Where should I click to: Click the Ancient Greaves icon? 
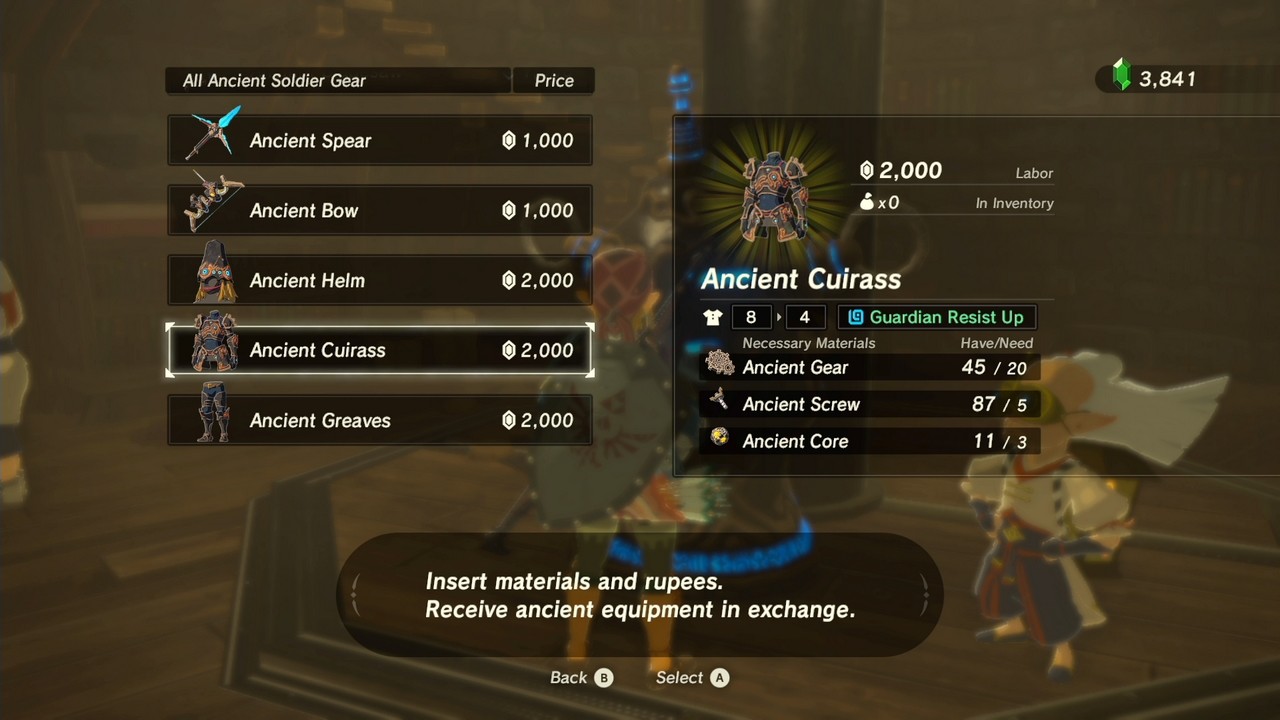208,418
